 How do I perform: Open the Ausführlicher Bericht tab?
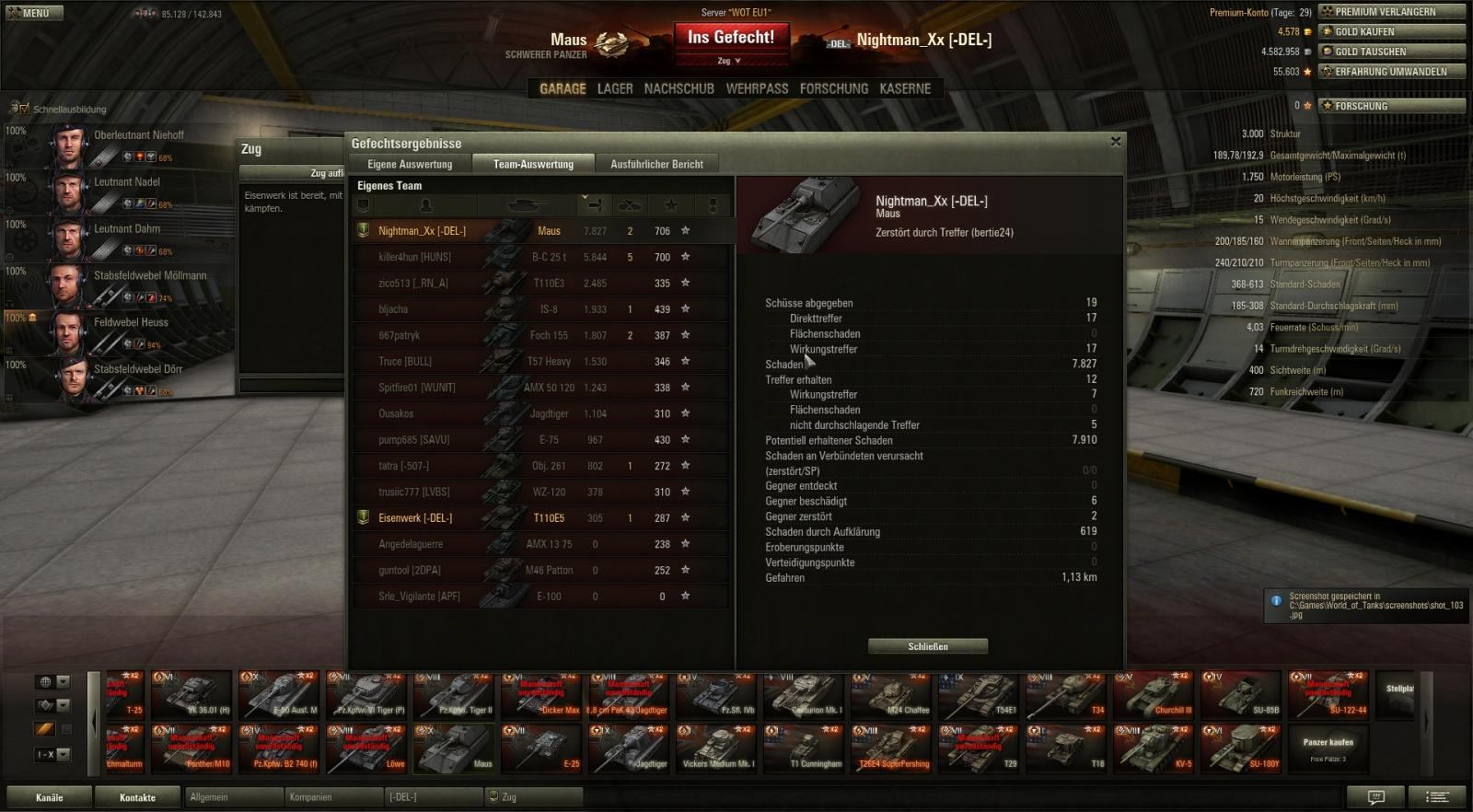tap(656, 164)
